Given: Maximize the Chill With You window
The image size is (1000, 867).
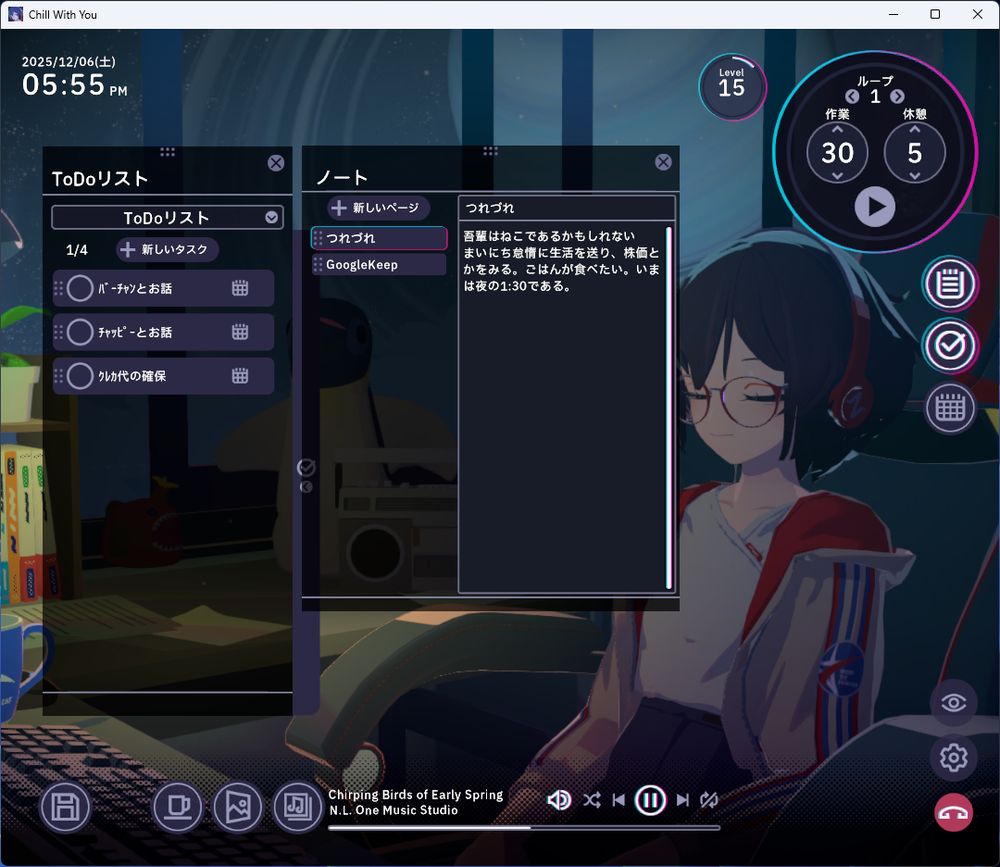Looking at the screenshot, I should pos(935,14).
